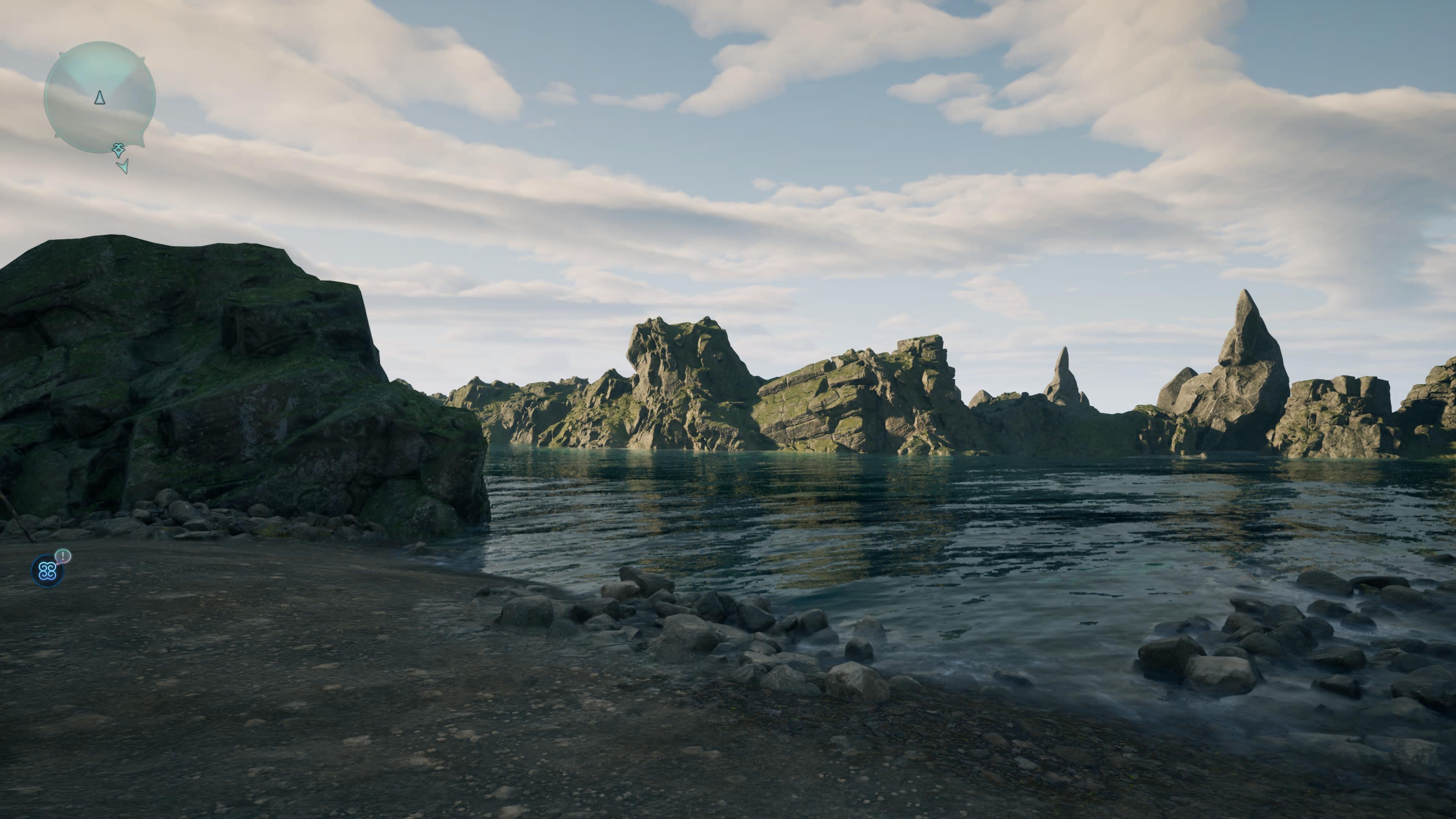The image size is (1456, 819).
Task: Click the exclamation speech bubble alert
Action: coord(63,556)
